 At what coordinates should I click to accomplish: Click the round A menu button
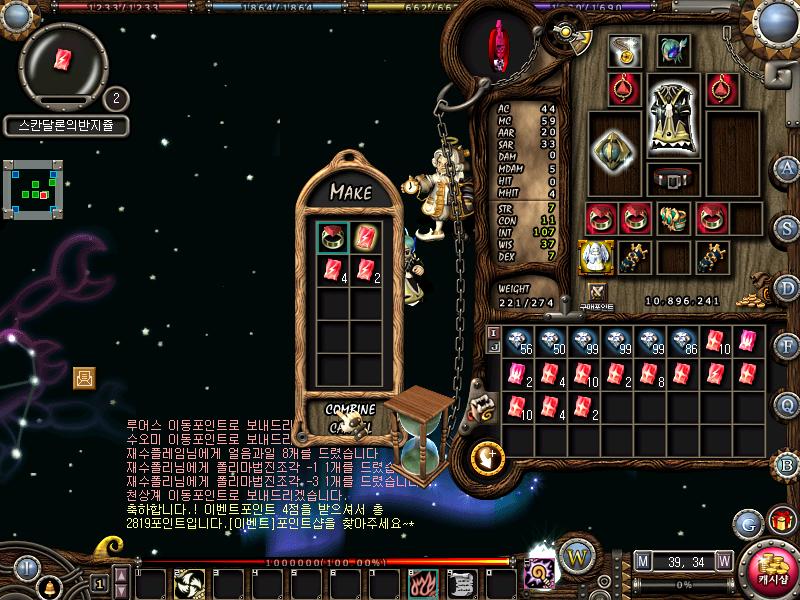[x=788, y=167]
